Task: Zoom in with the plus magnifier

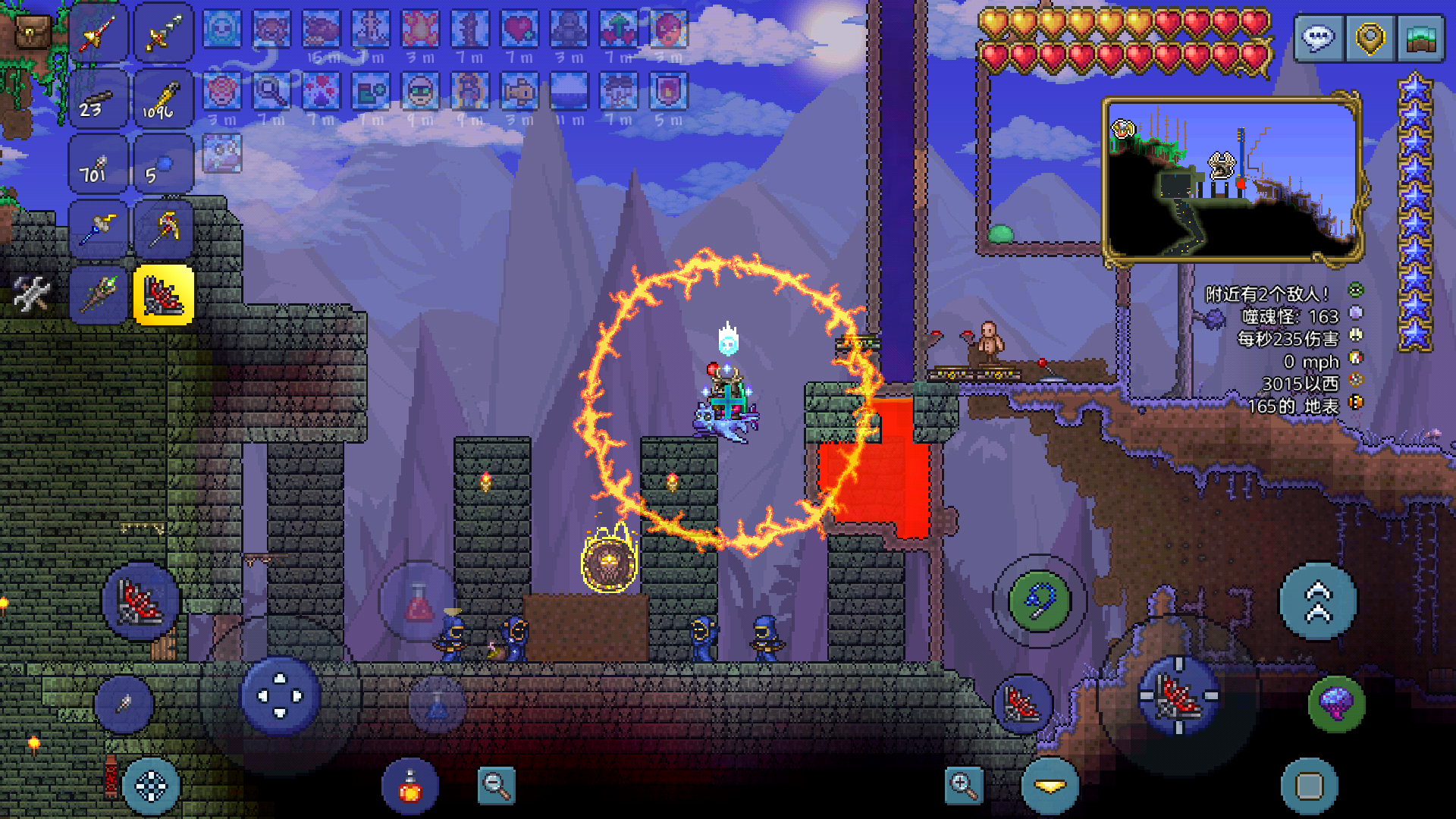Action: [x=964, y=786]
